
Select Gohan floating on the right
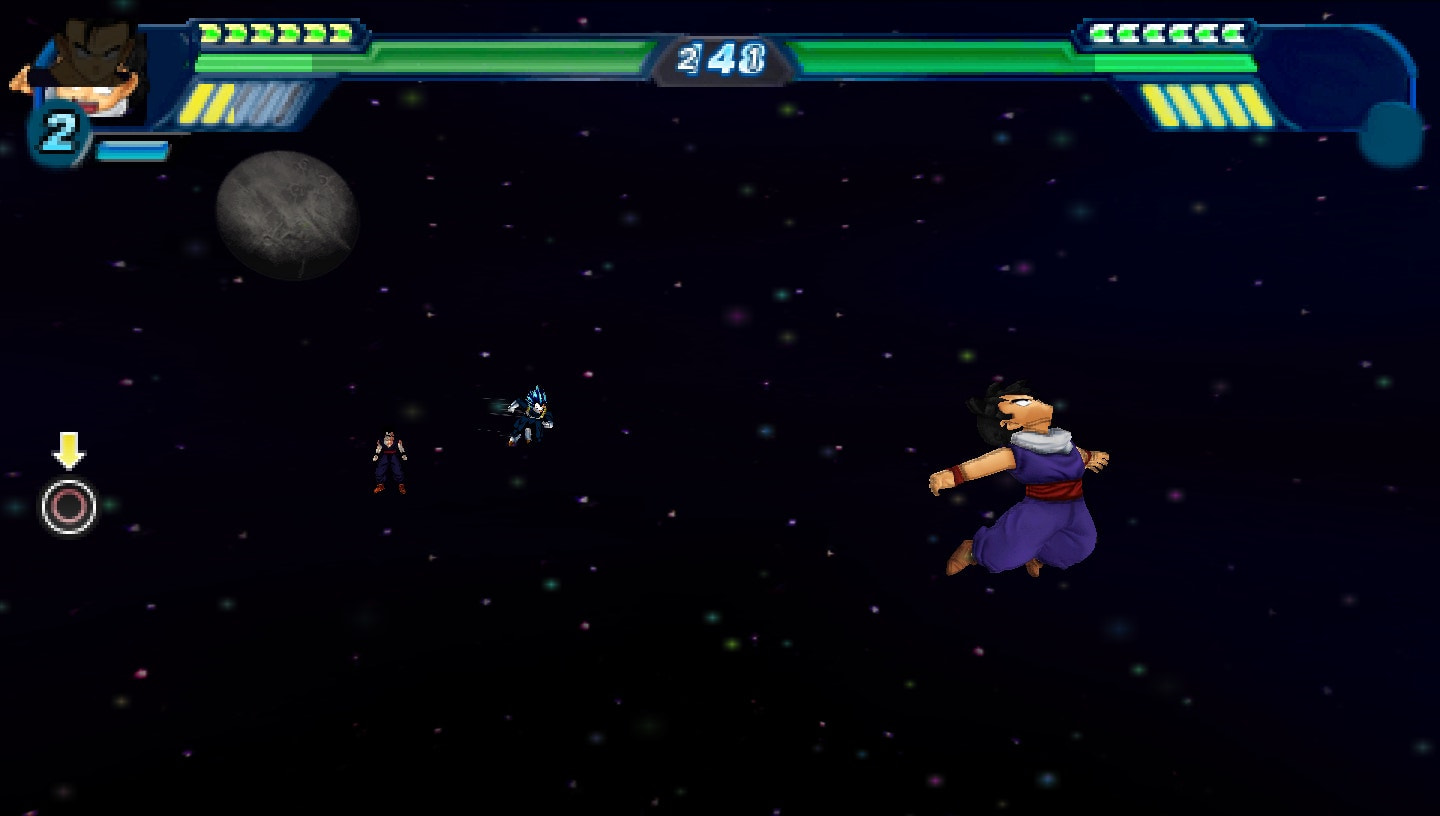(1020, 480)
